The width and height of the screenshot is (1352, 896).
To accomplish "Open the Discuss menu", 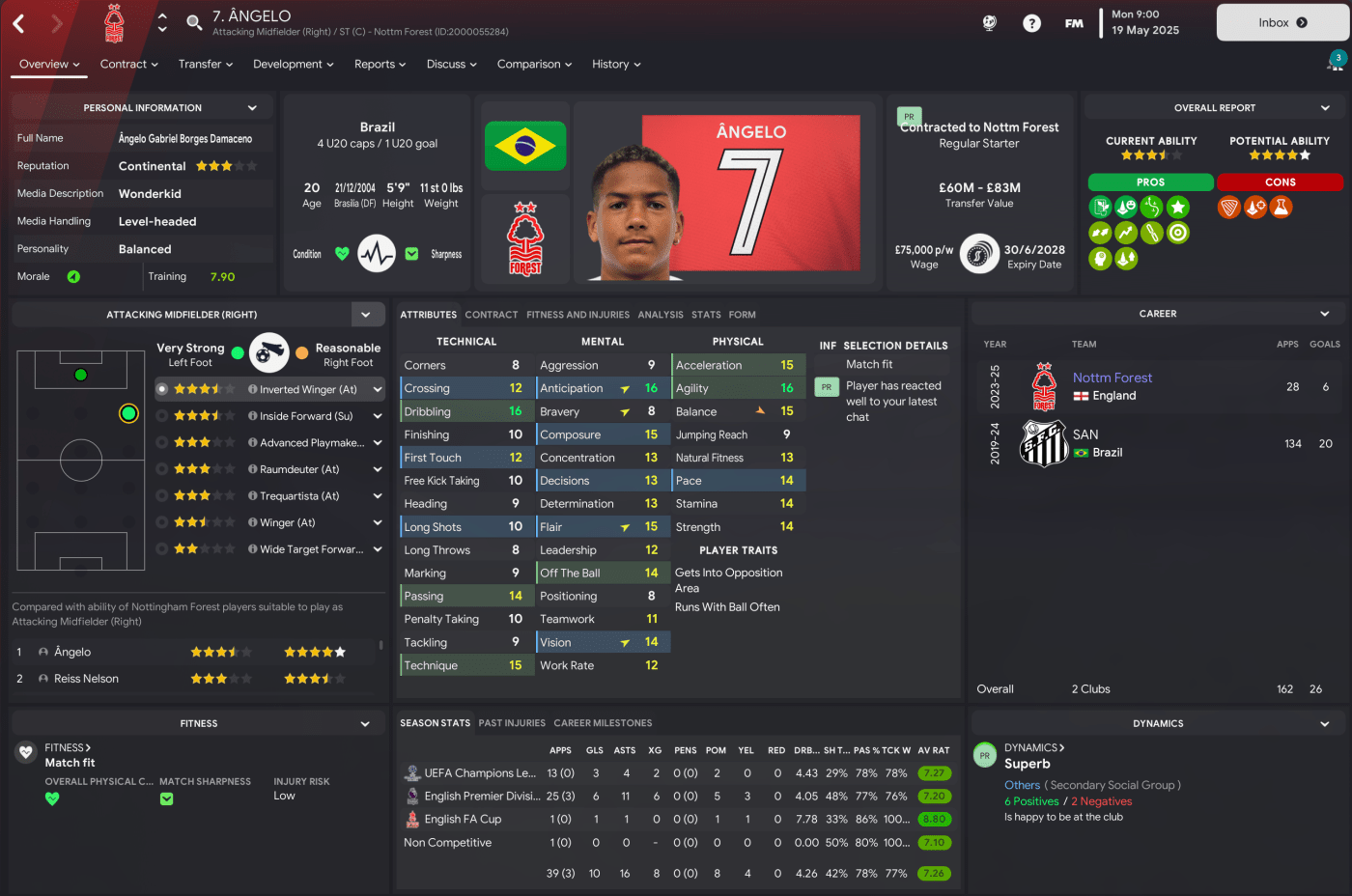I will pos(451,64).
